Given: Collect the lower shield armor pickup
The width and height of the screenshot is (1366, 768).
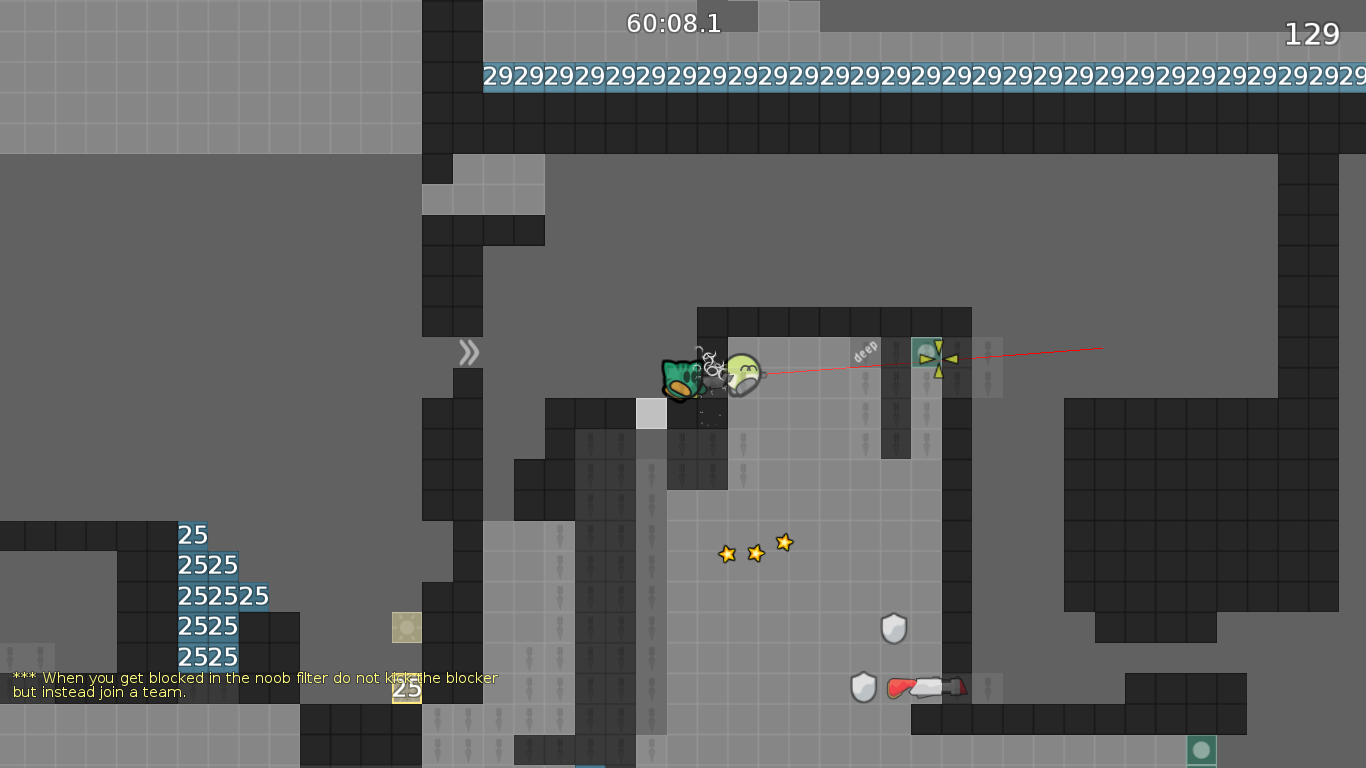Looking at the screenshot, I should [x=865, y=687].
